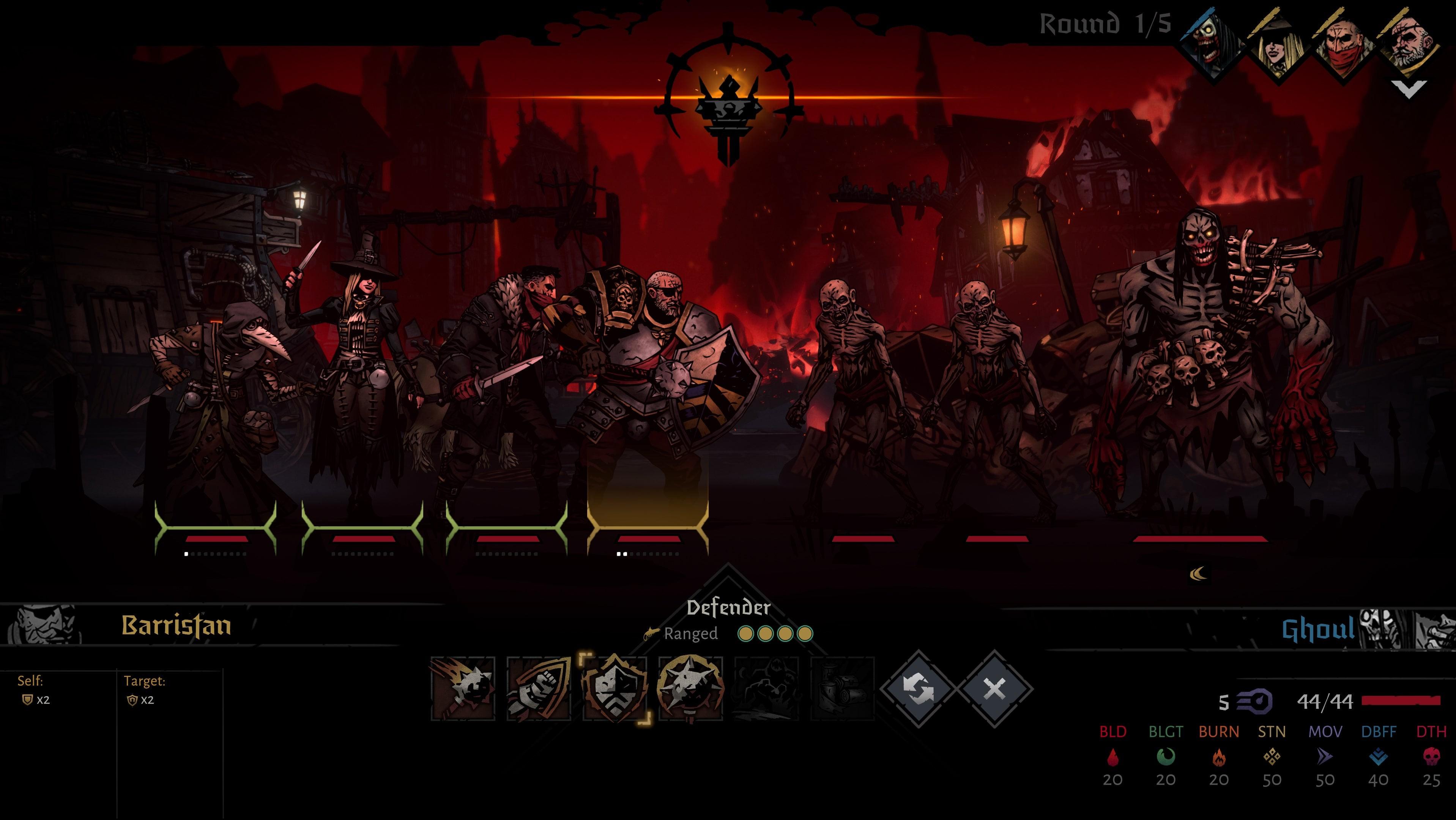The image size is (1456, 820).
Task: Pass the turn with the X button
Action: pos(994,689)
